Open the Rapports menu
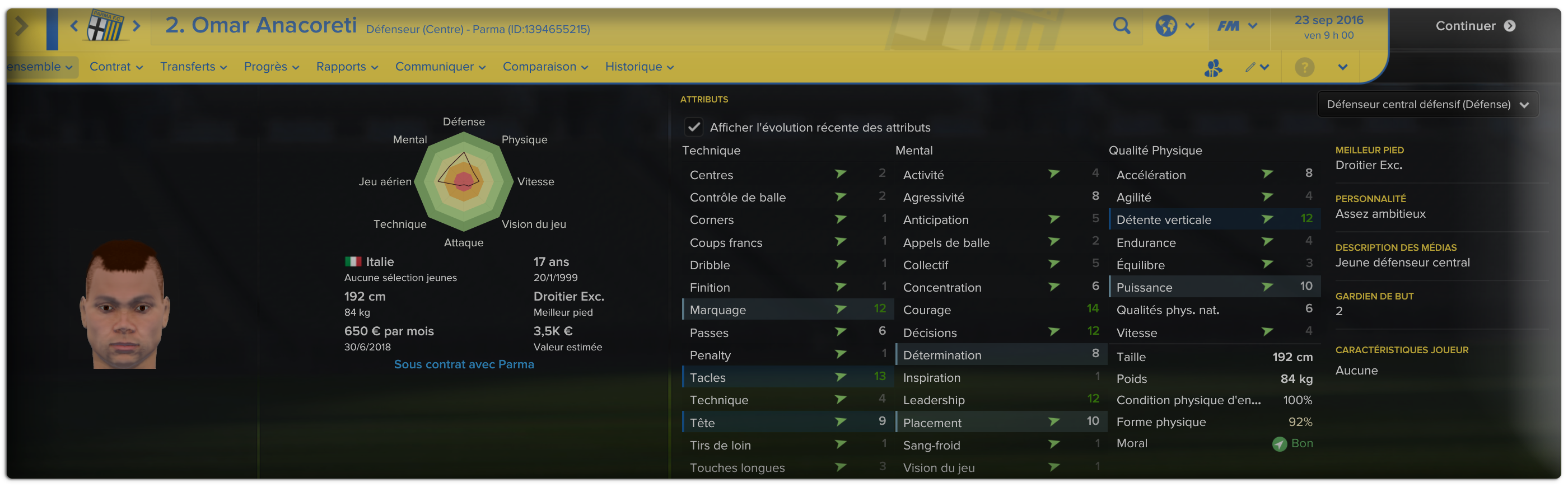 point(347,67)
